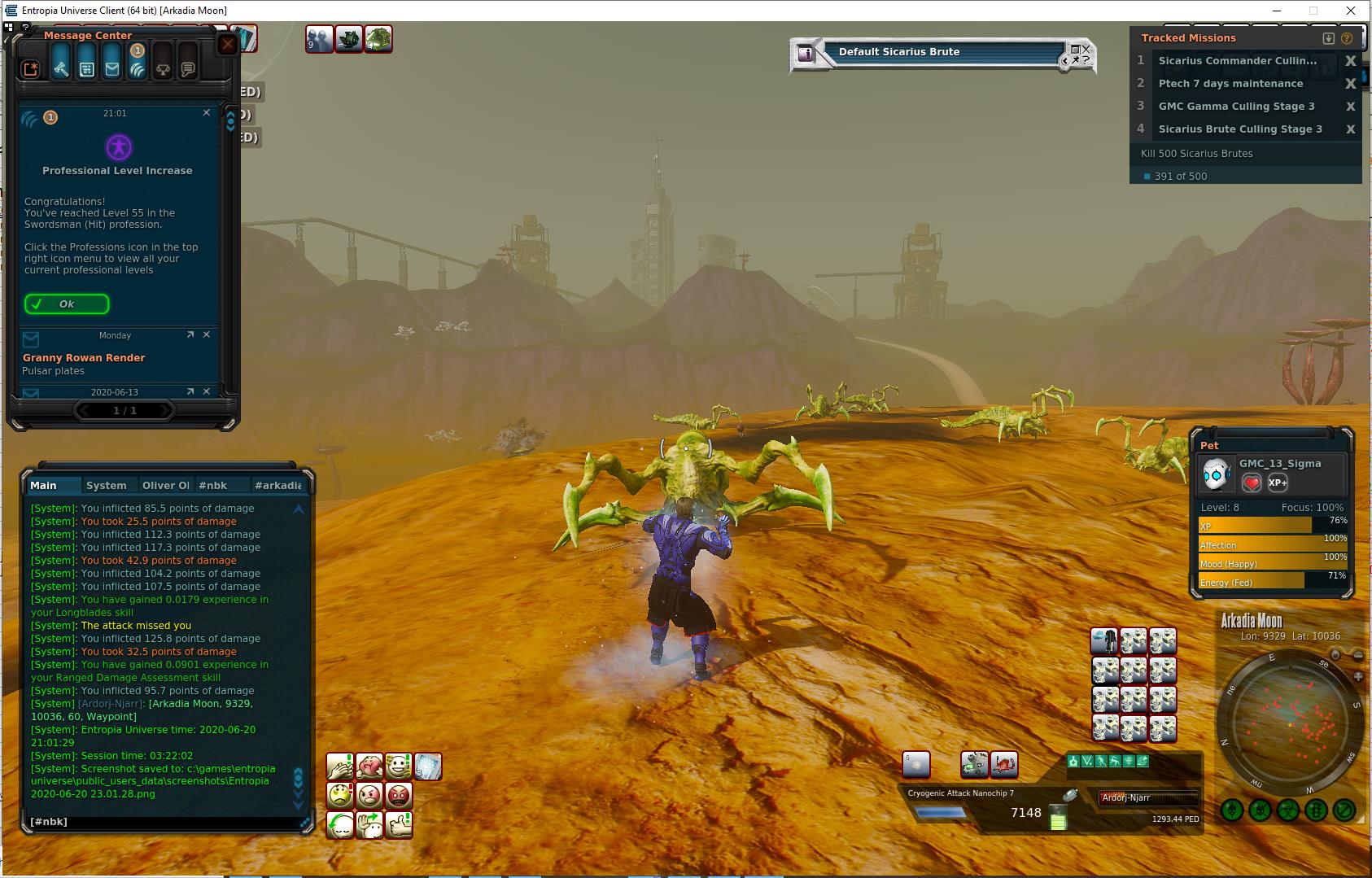Select the GMC Gamma Culling Stage 3 mission
1372x878 pixels.
click(x=1236, y=107)
